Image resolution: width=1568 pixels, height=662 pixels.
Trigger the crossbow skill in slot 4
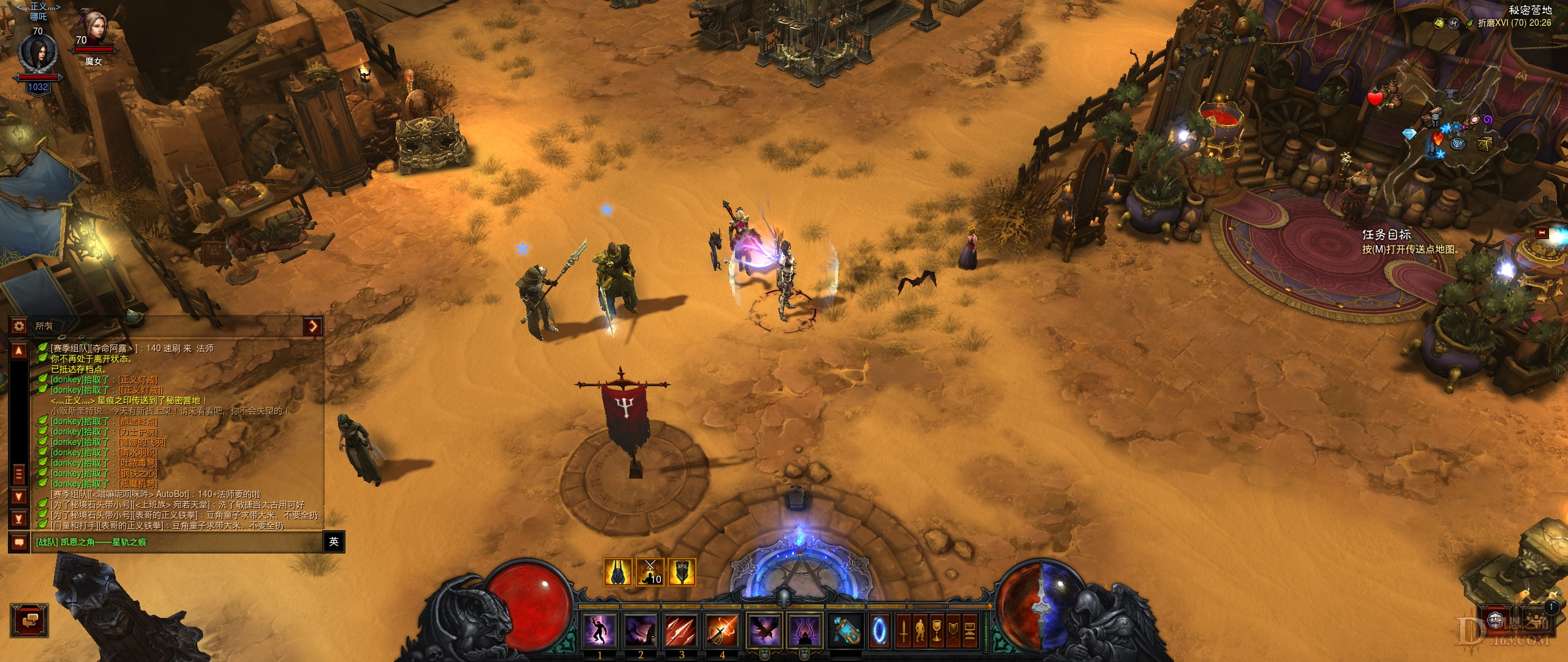coord(722,630)
